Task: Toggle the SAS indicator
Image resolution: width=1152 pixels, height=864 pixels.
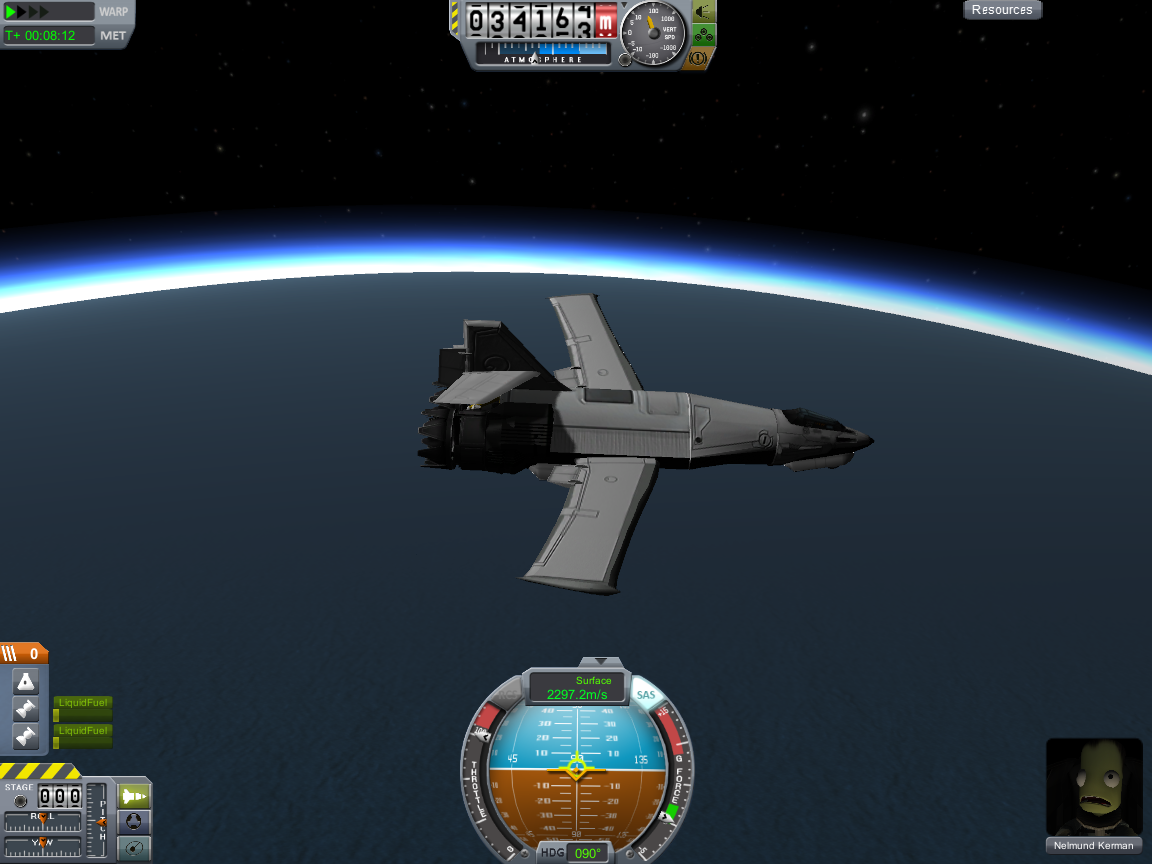Action: (646, 695)
